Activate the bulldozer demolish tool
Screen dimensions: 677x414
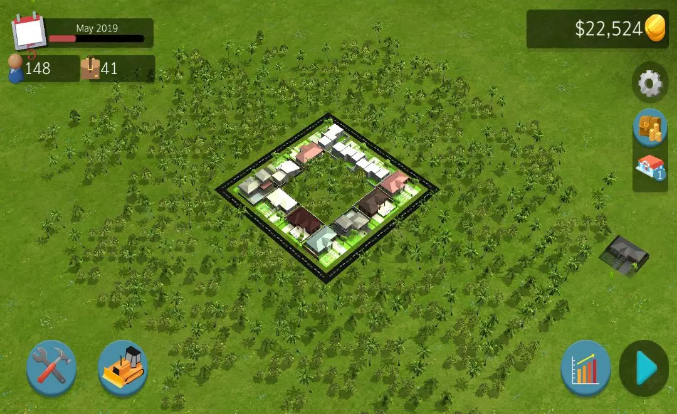(x=122, y=367)
